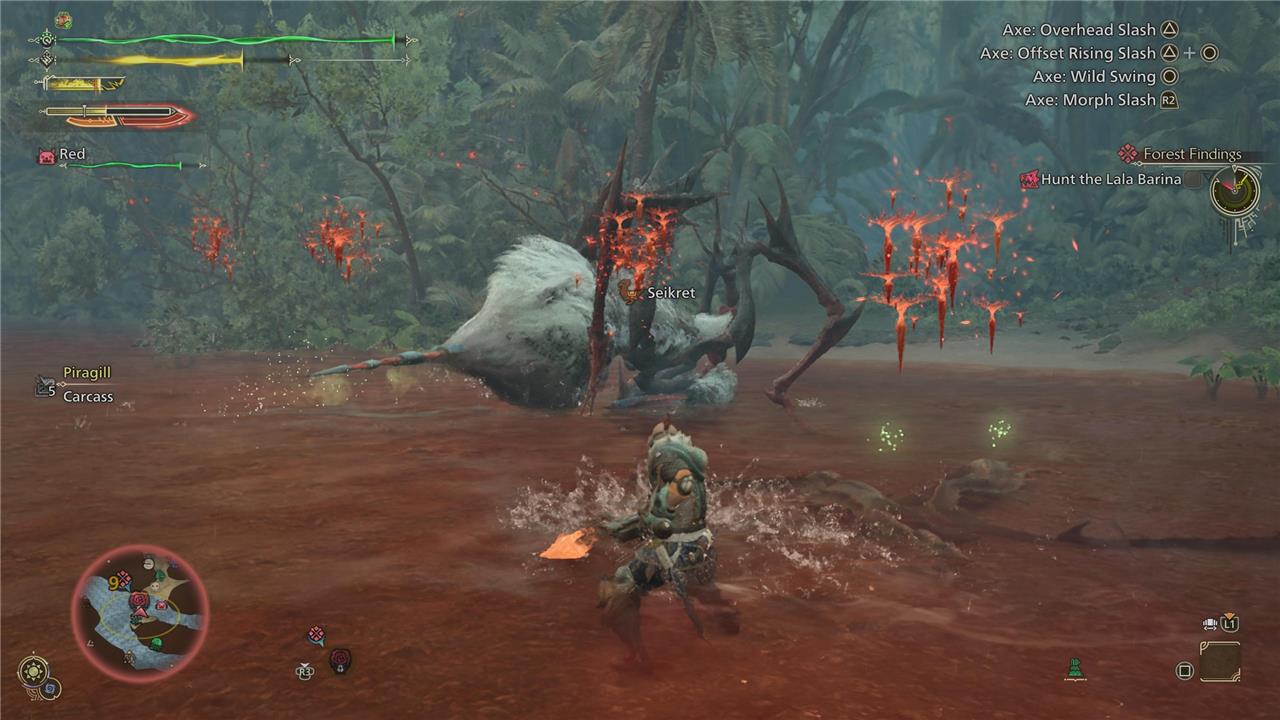Image resolution: width=1280 pixels, height=720 pixels.
Task: Click the green hunter figure icon
Action: 1076,668
